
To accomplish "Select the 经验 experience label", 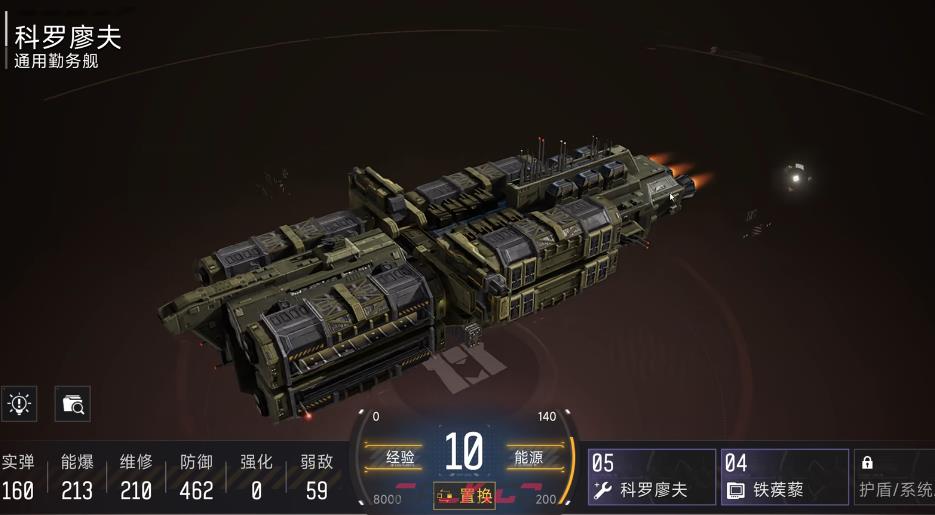I will pos(400,457).
